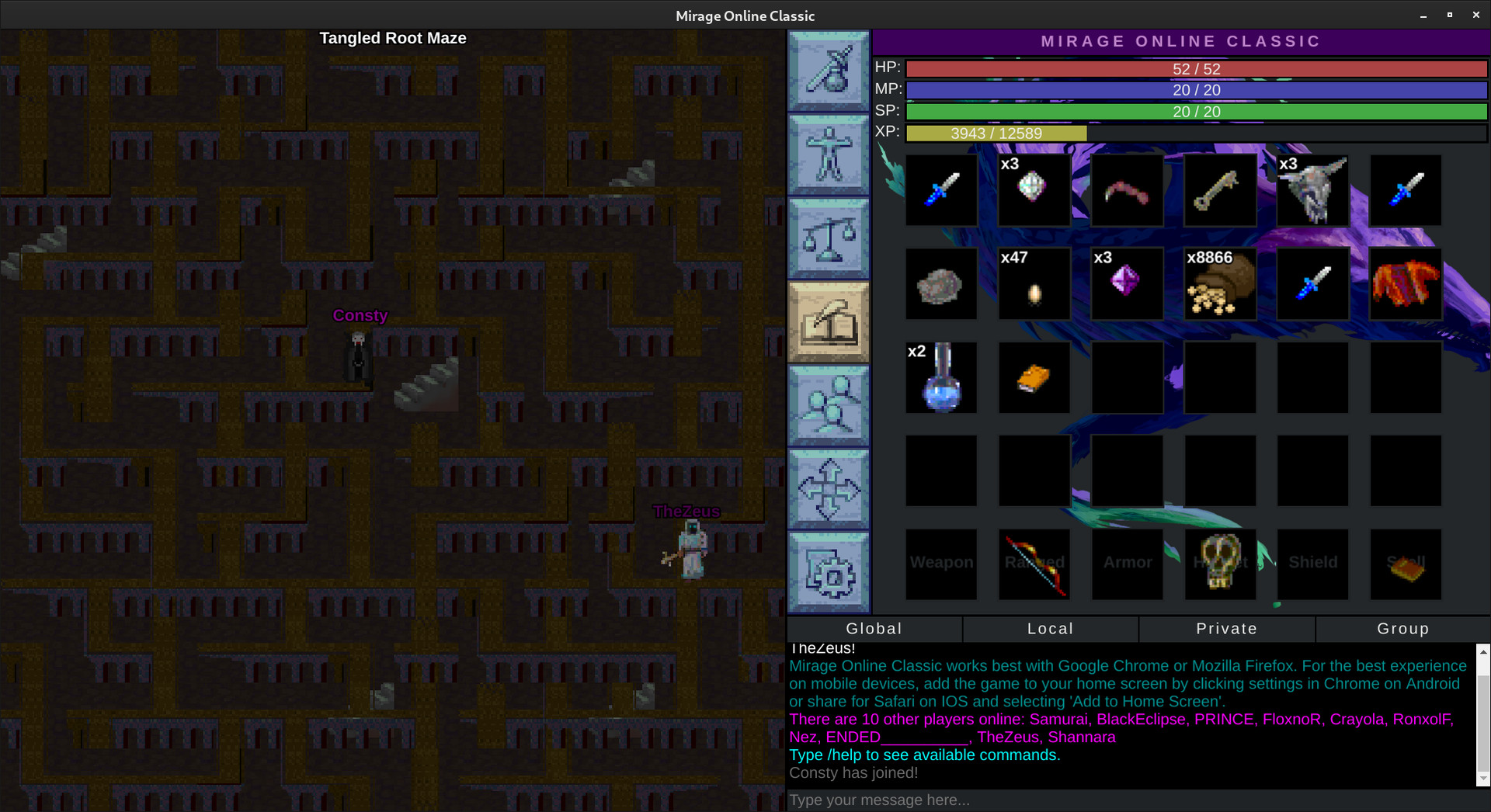The height and width of the screenshot is (812, 1491).
Task: Click the equipped bow in Ranged slot
Action: 1034,564
